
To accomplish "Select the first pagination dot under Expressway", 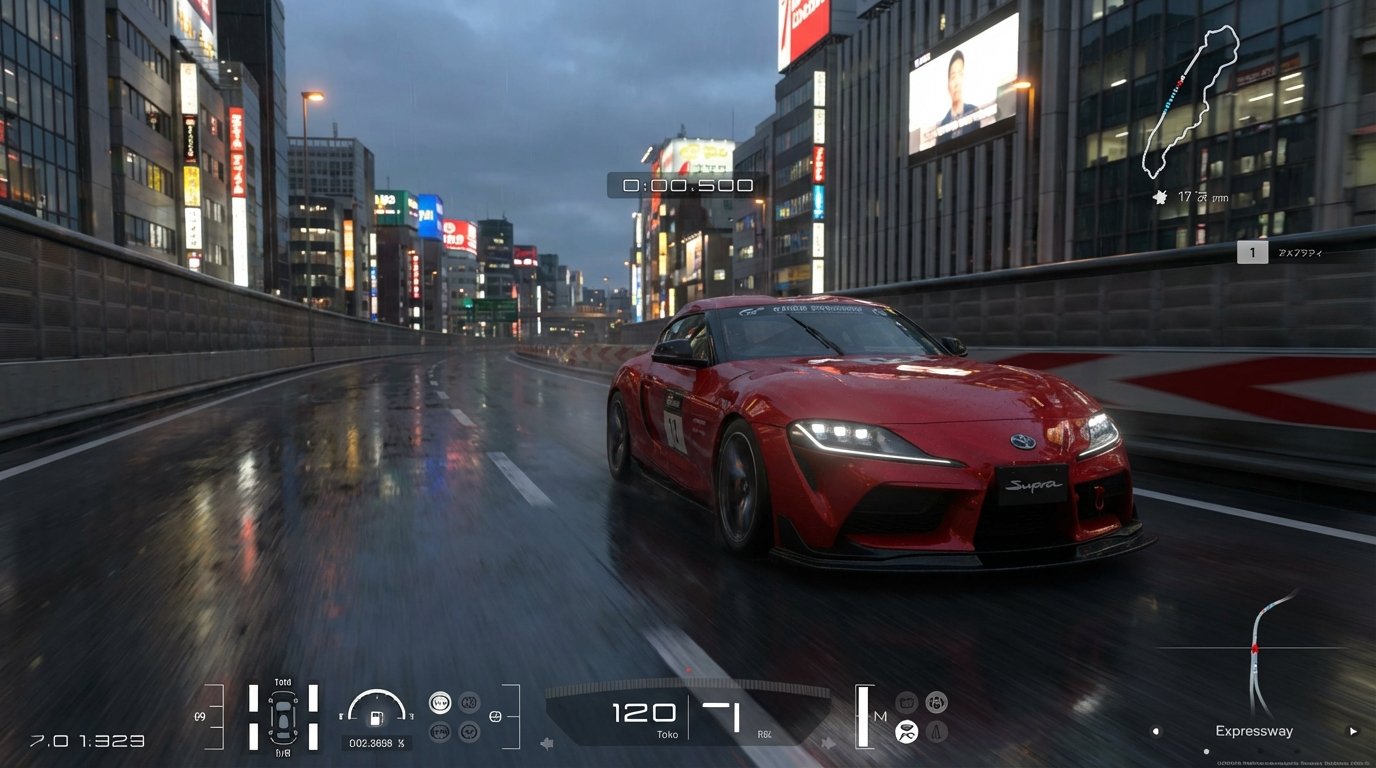I will (1206, 751).
